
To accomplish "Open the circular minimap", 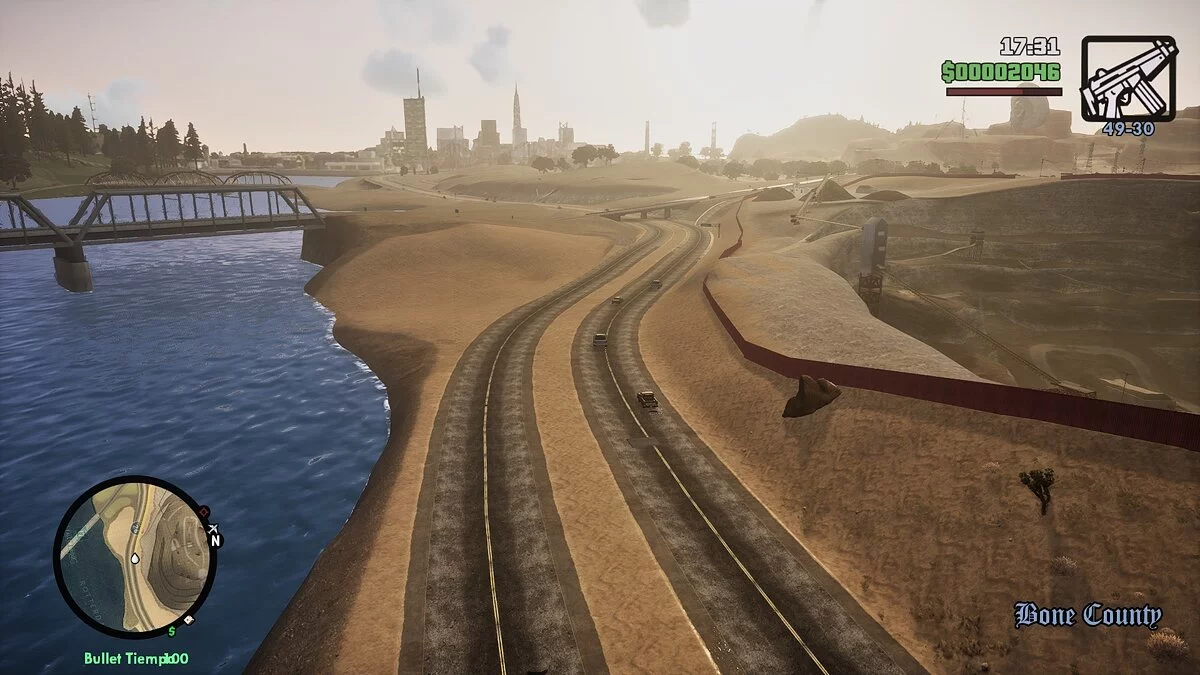I will click(134, 556).
